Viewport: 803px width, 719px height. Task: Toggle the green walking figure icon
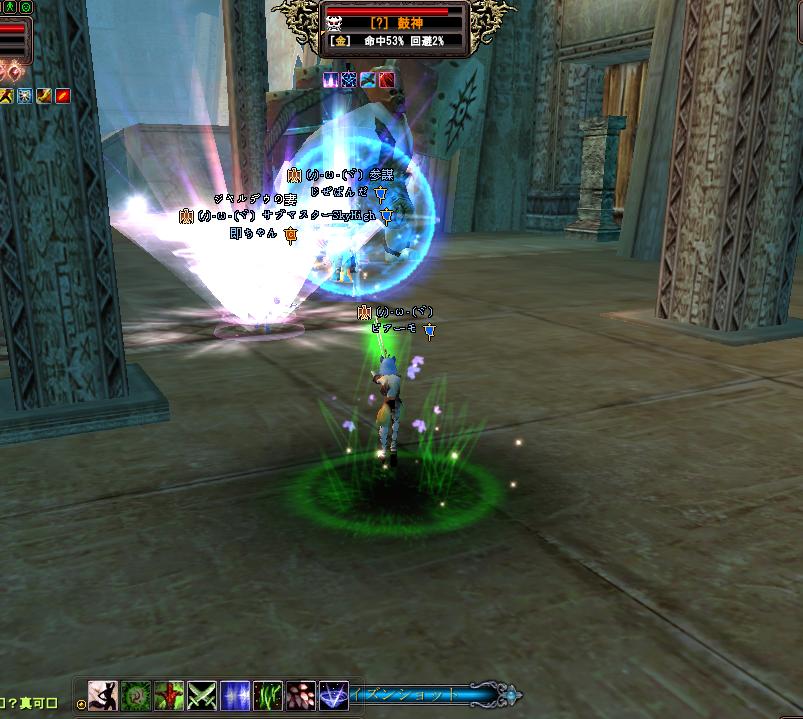tap(8, 8)
